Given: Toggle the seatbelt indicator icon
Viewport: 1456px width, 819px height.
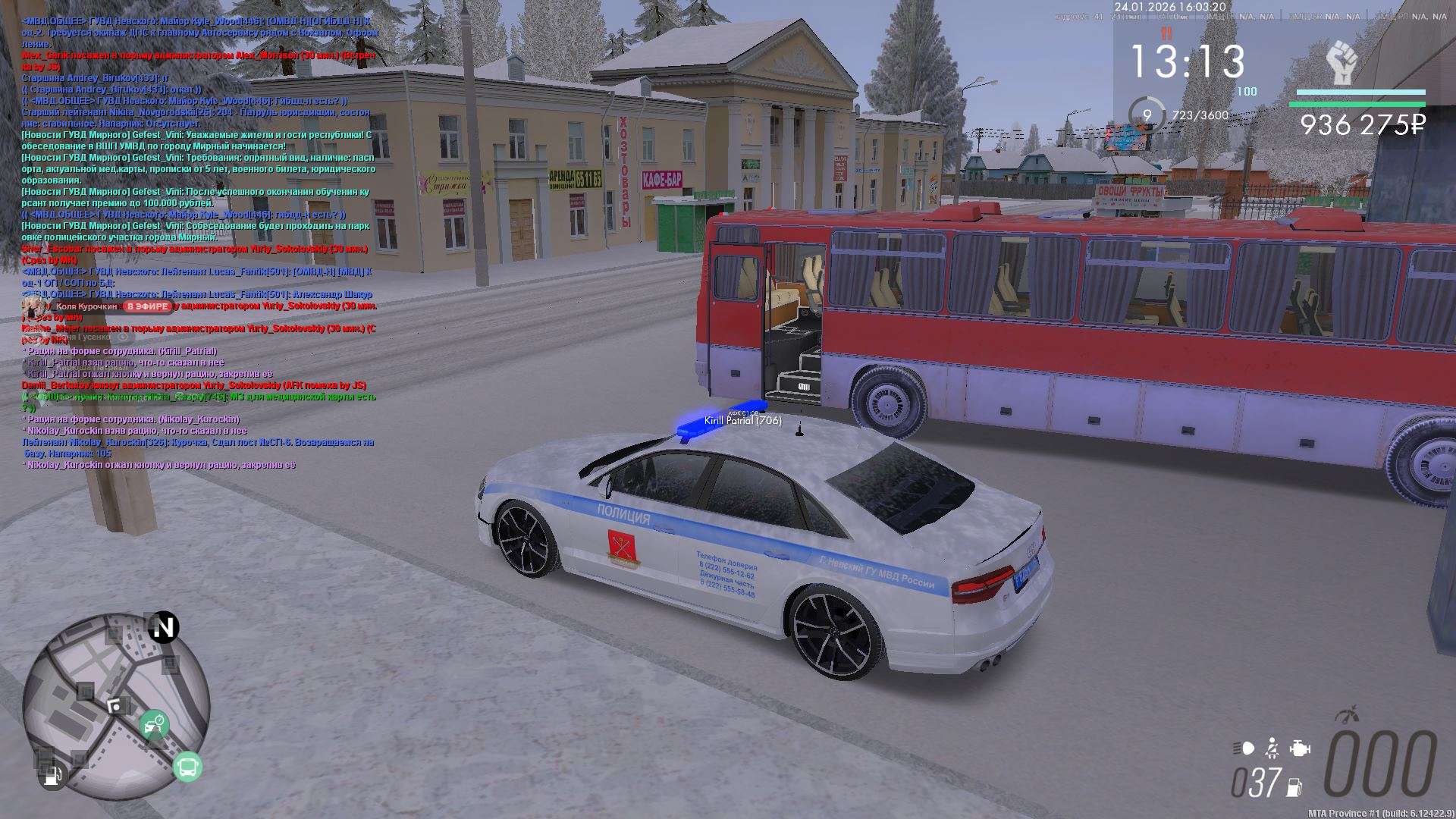Looking at the screenshot, I should click(x=1272, y=748).
